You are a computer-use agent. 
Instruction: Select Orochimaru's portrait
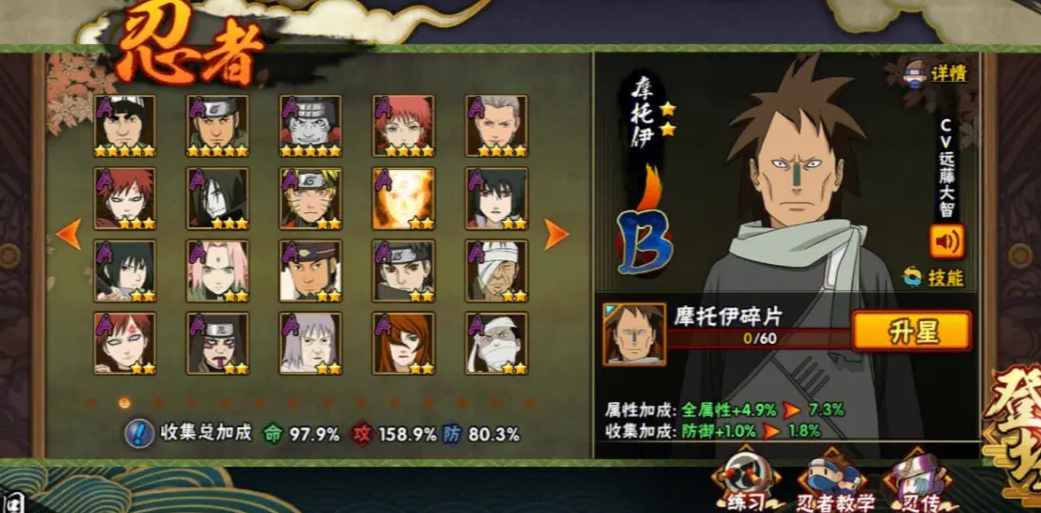(217, 198)
